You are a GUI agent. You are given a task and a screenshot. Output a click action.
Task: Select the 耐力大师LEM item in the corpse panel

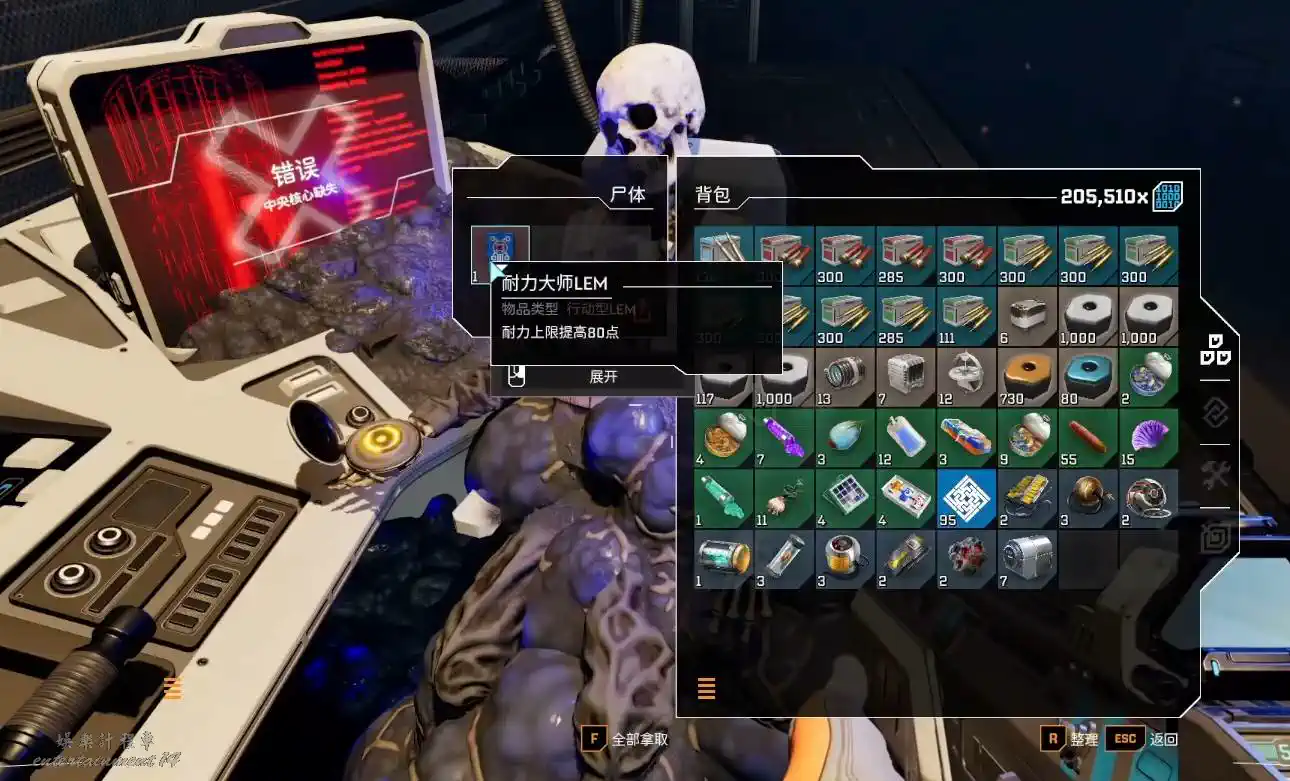point(500,254)
